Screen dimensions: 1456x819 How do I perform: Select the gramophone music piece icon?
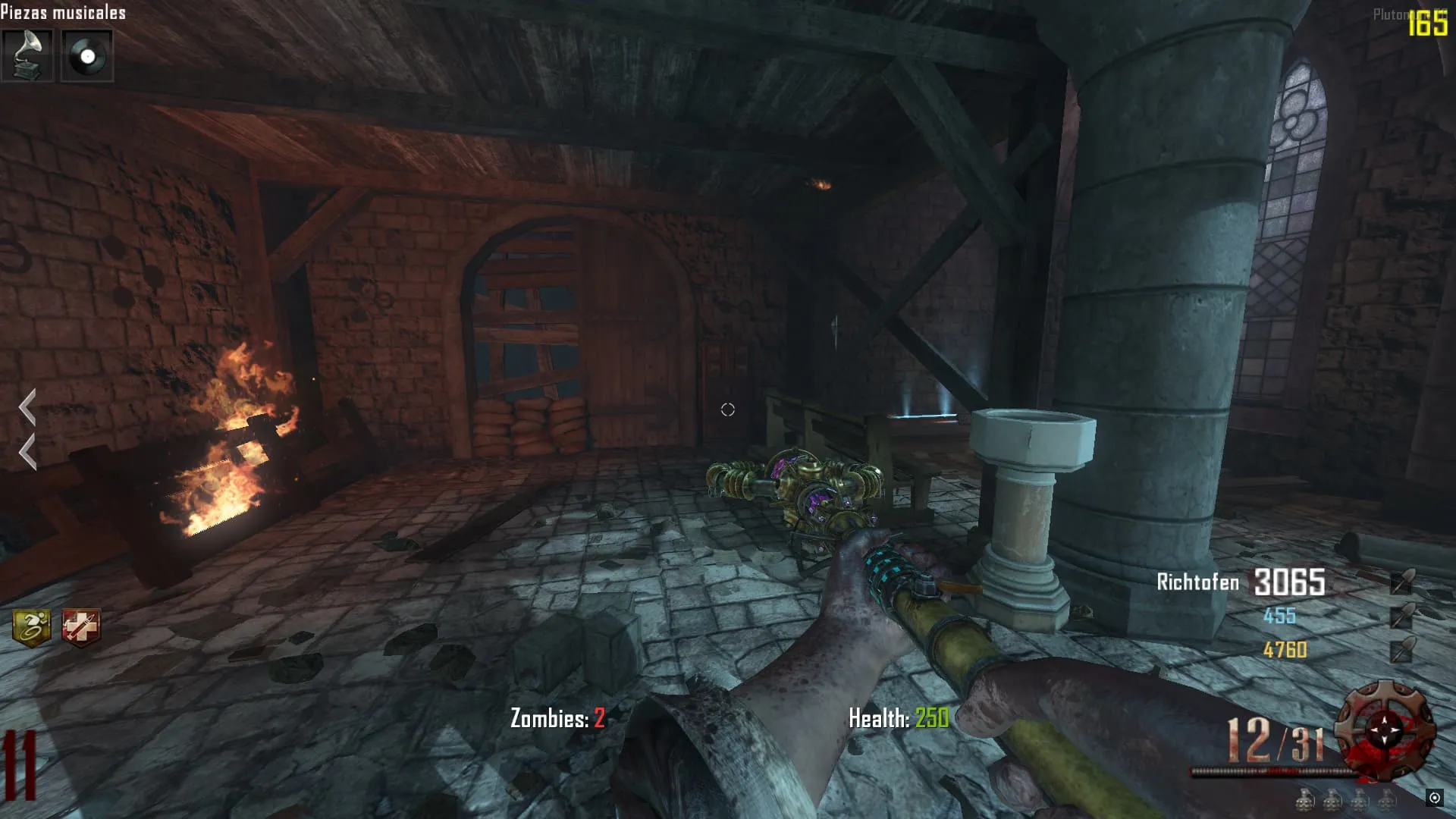click(27, 55)
